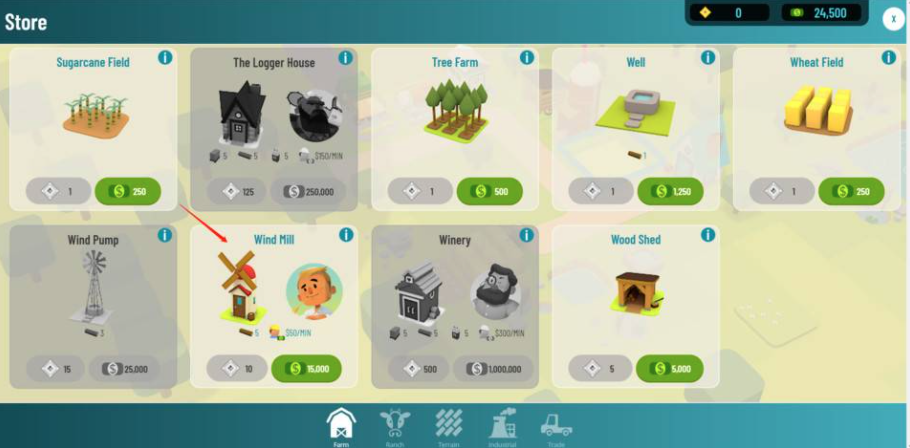View info for the Wood Shed
The image size is (910, 448).
pyautogui.click(x=708, y=235)
